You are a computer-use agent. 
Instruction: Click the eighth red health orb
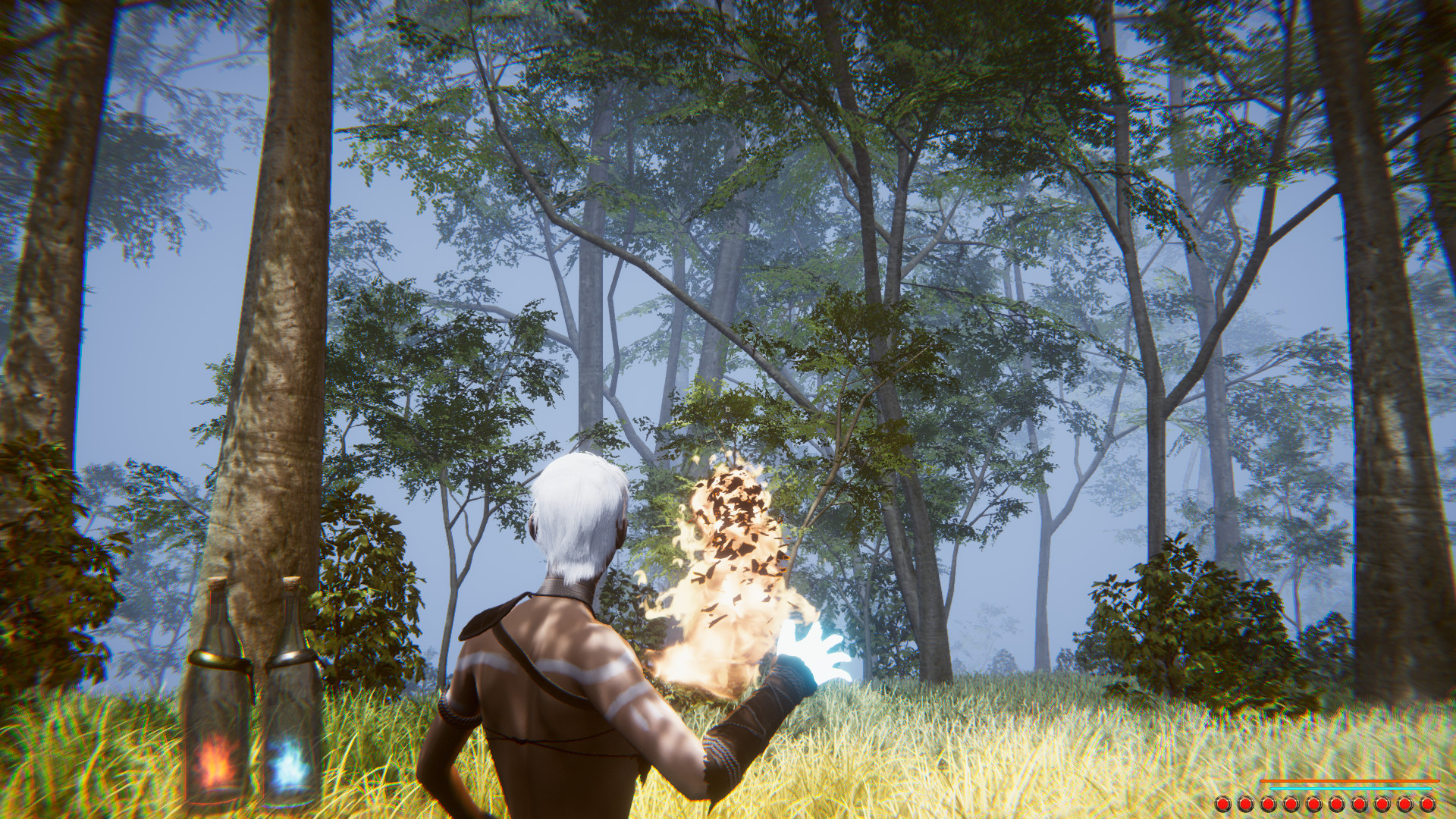[x=1381, y=803]
